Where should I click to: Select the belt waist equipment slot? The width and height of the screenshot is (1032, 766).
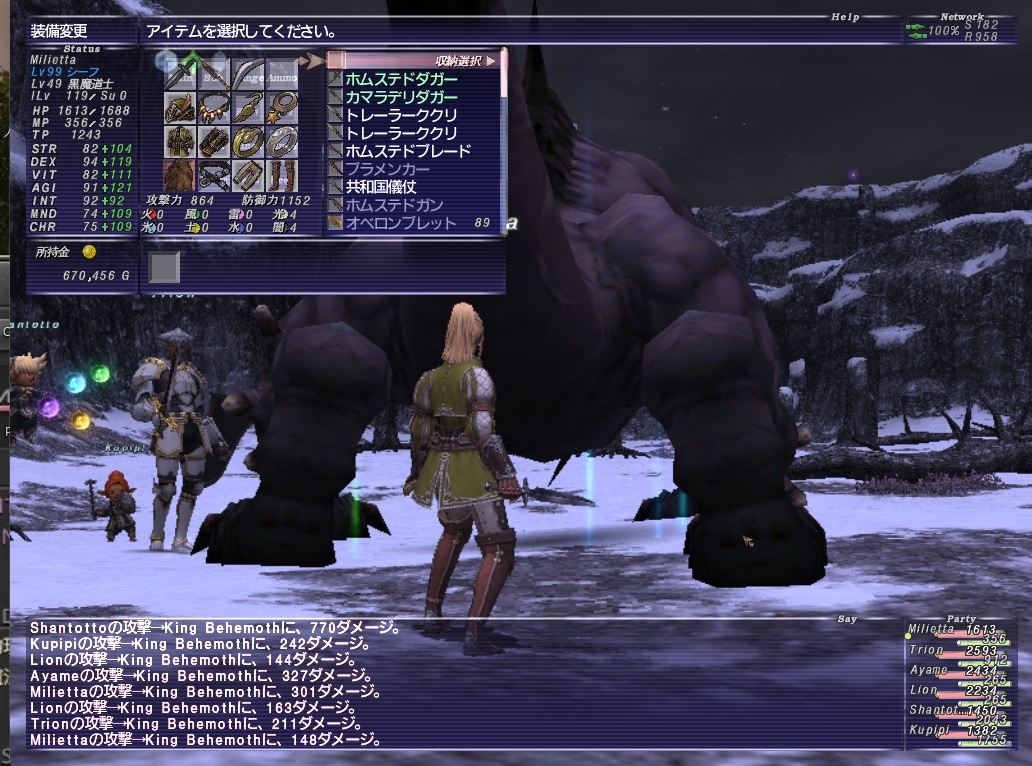click(x=214, y=176)
